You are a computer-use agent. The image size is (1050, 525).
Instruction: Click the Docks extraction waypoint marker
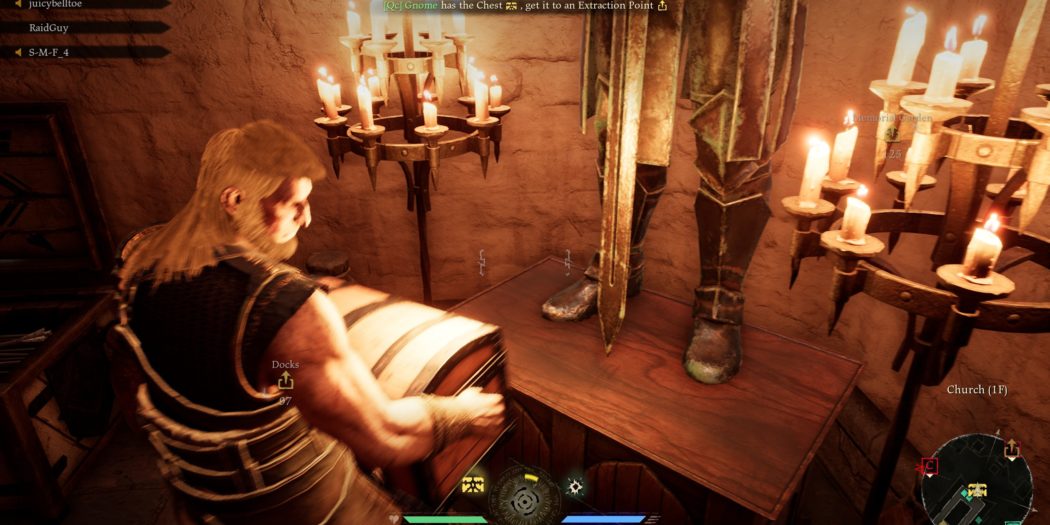pos(285,381)
